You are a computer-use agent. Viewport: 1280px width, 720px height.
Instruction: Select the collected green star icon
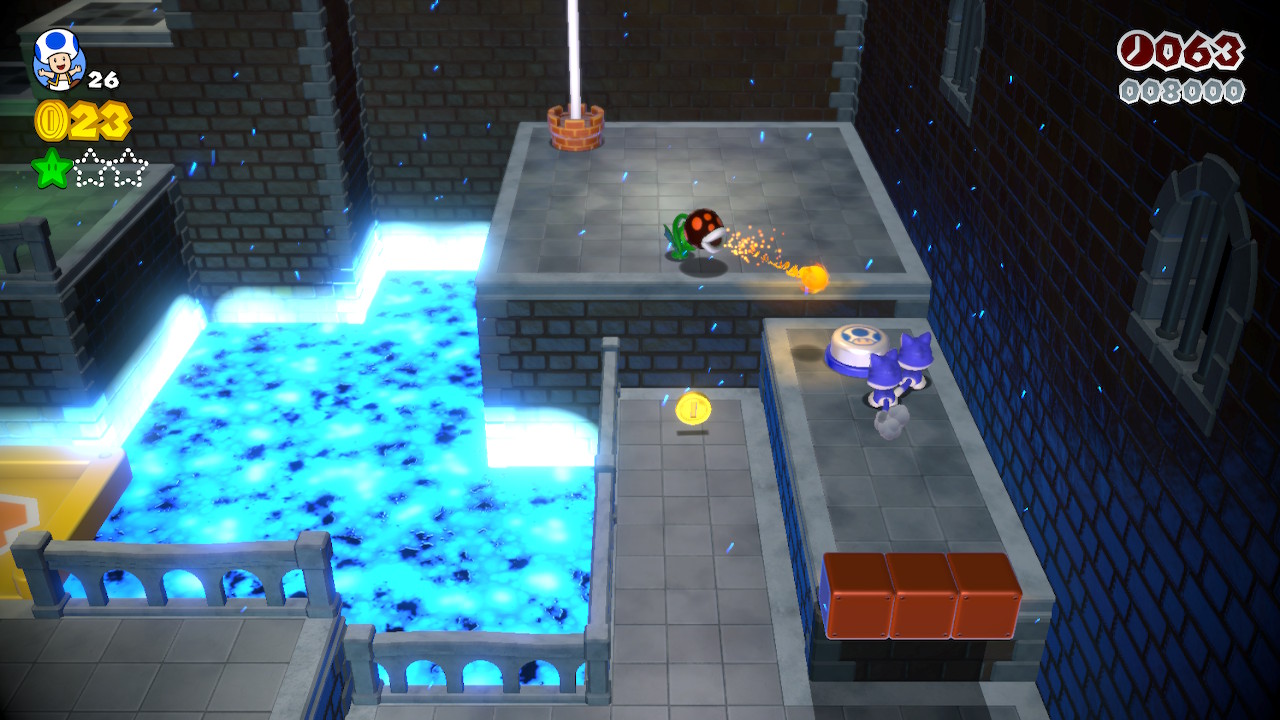point(52,168)
